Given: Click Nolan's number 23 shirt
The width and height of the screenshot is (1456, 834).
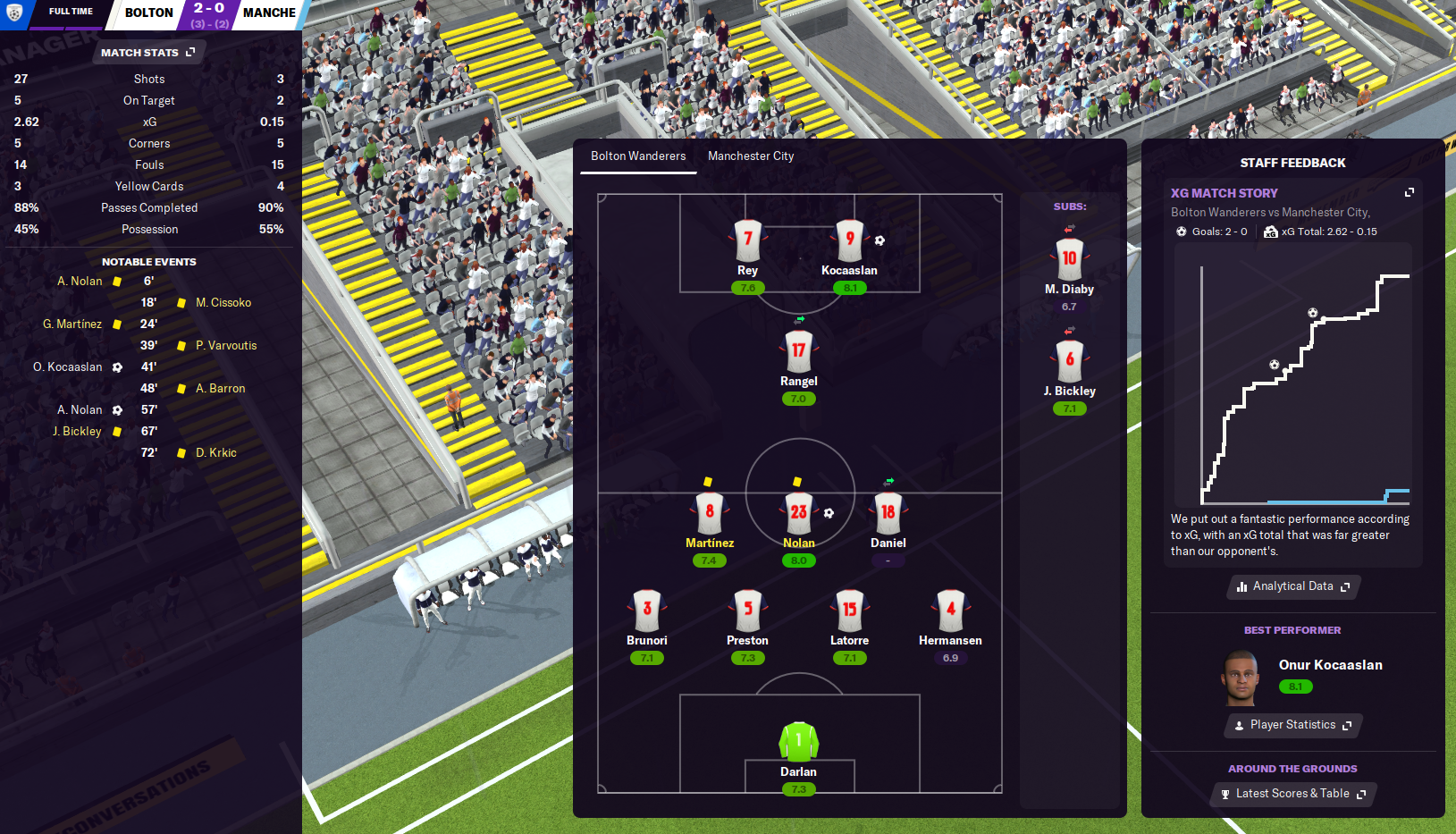Looking at the screenshot, I should click(799, 513).
